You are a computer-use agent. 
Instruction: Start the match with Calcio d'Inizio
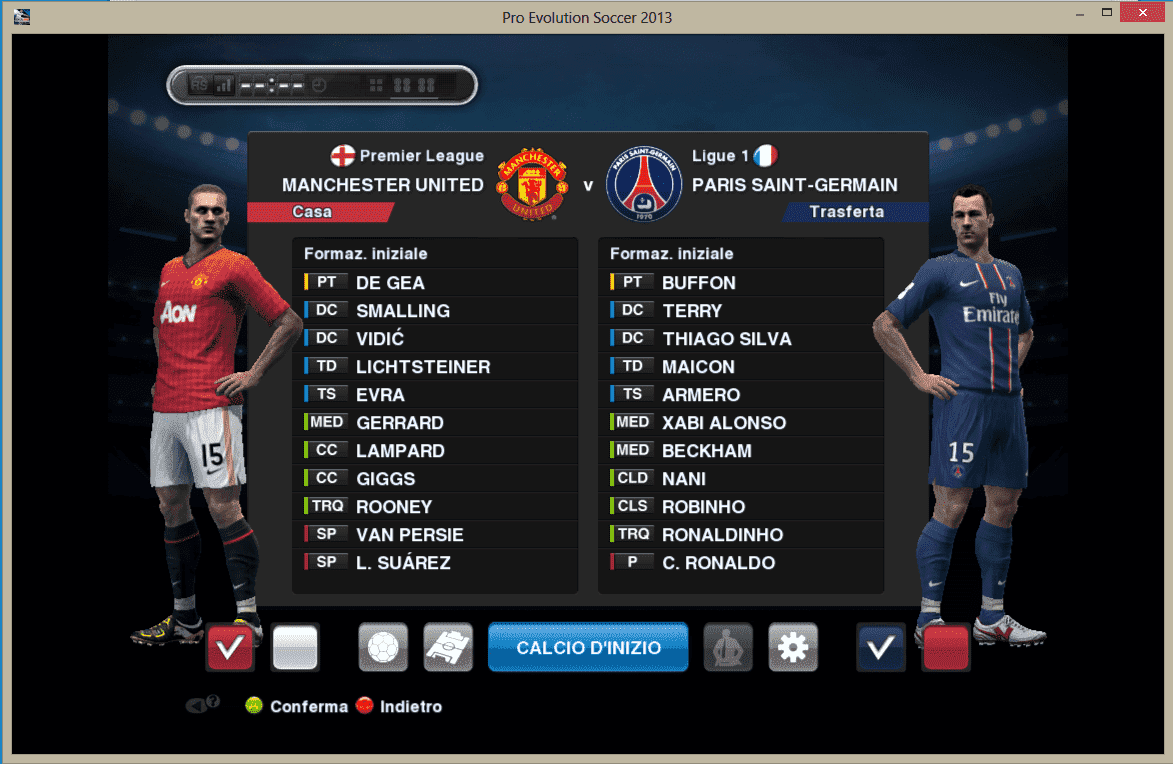point(588,648)
